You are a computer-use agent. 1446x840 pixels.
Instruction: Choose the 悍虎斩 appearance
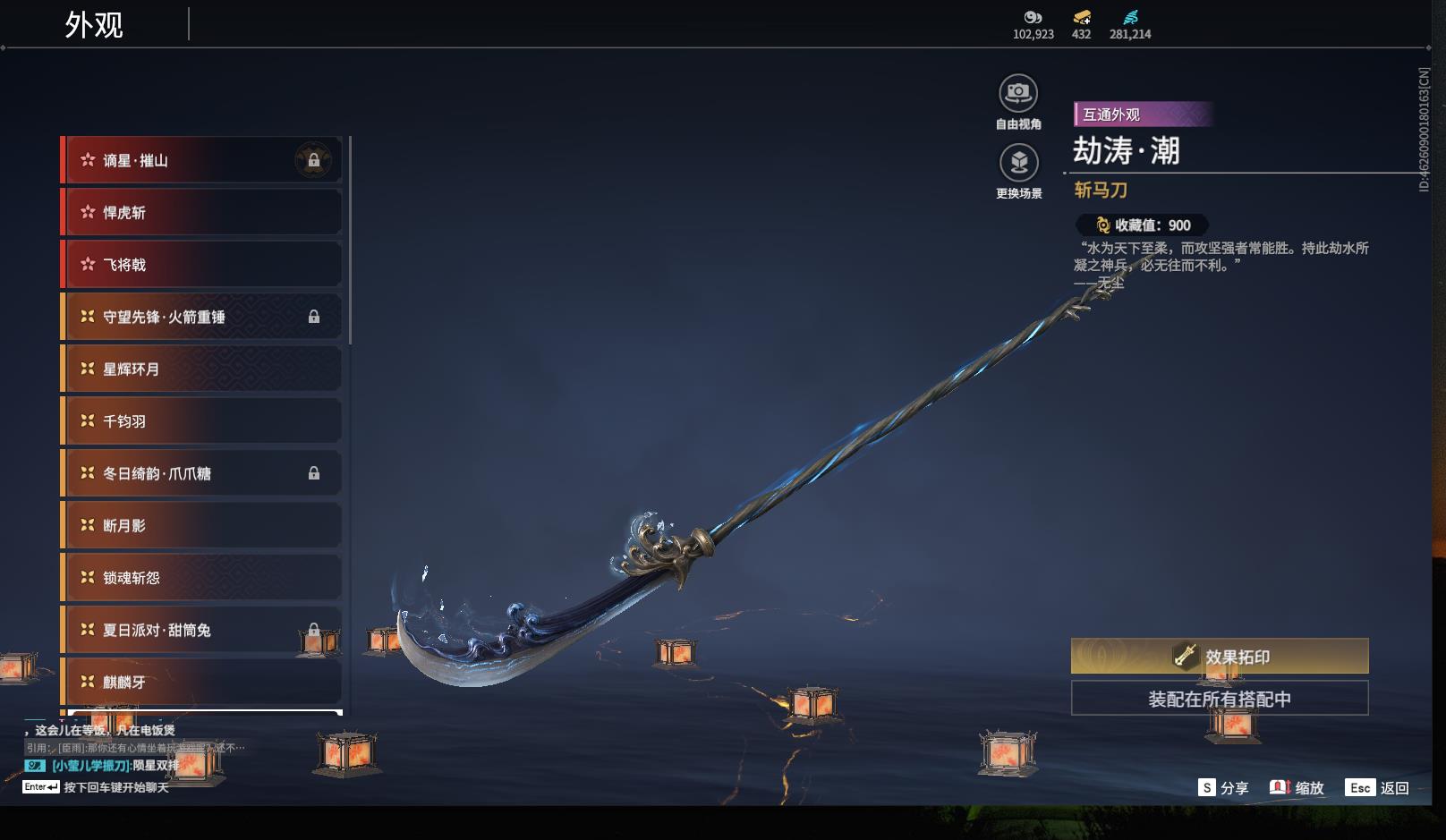tap(201, 212)
